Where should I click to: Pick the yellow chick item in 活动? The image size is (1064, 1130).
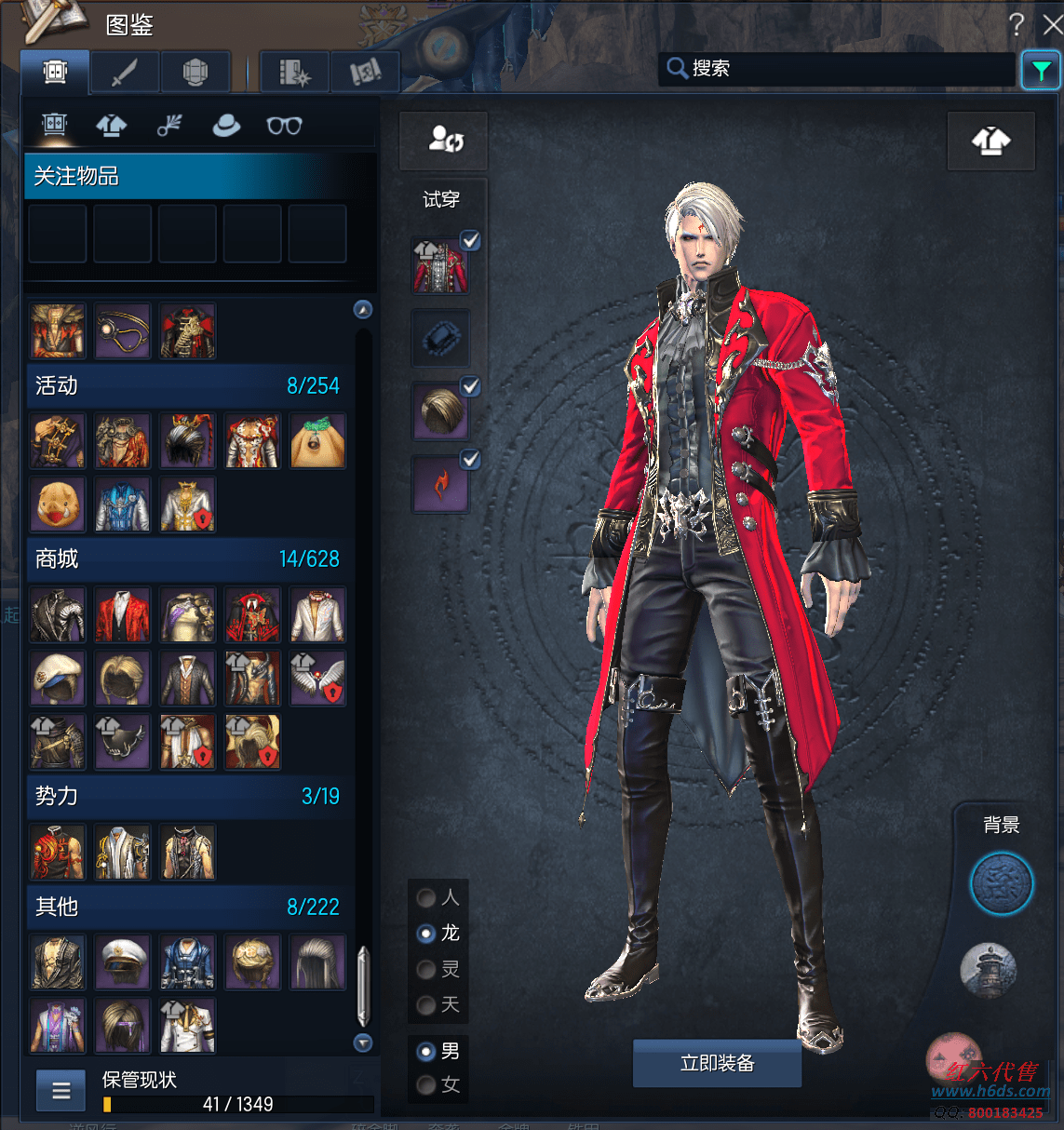pos(58,504)
